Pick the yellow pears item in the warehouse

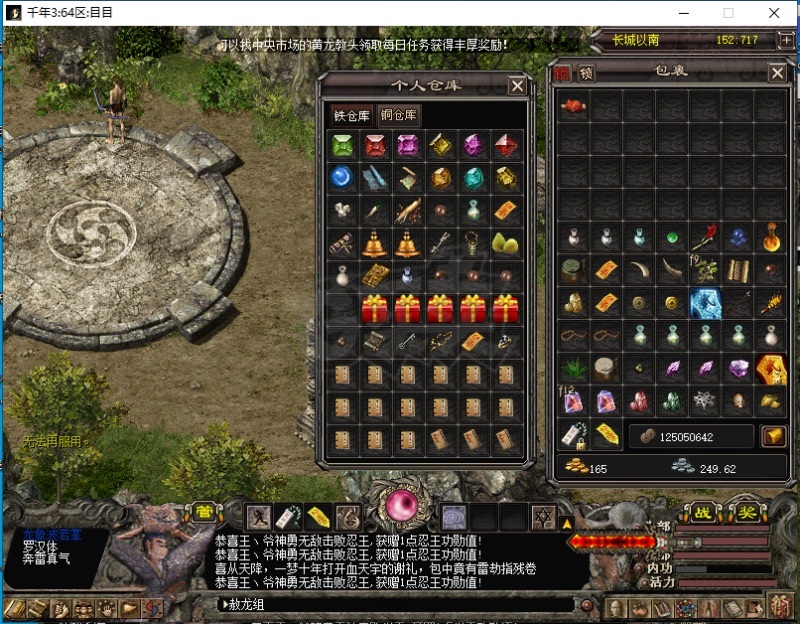point(504,243)
